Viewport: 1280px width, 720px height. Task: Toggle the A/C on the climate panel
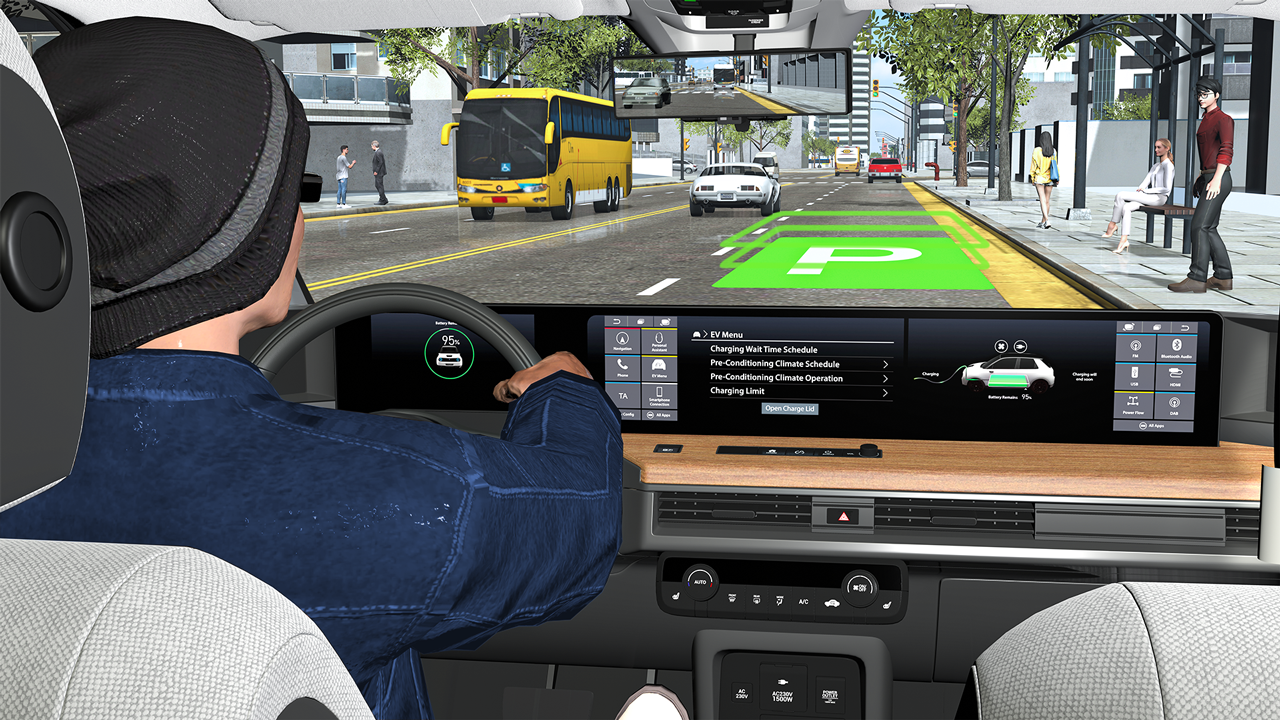point(803,602)
